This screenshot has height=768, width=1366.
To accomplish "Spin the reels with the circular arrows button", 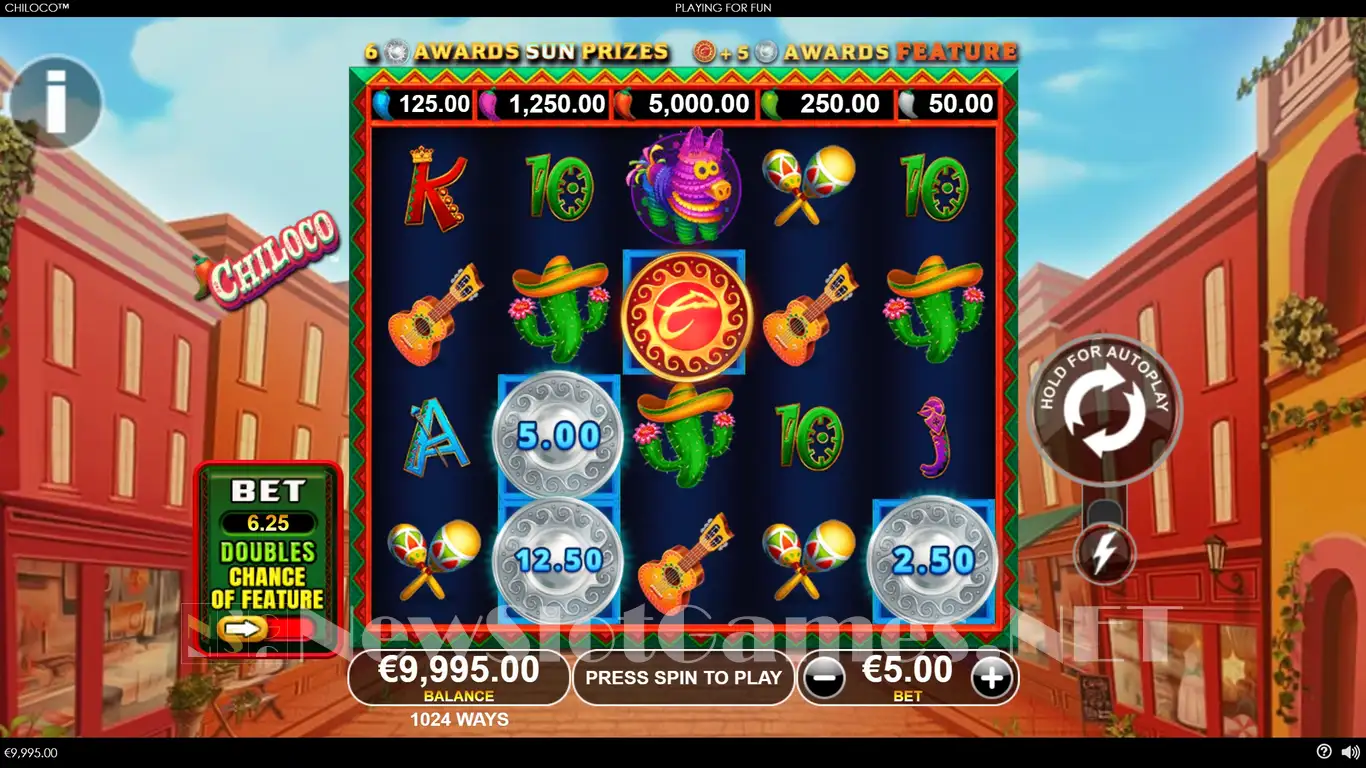I will [1104, 408].
